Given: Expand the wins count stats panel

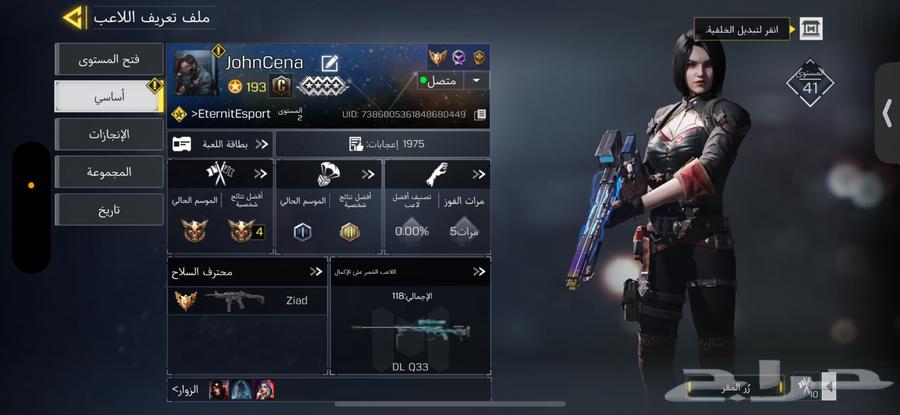Looking at the screenshot, I should click(x=437, y=205).
